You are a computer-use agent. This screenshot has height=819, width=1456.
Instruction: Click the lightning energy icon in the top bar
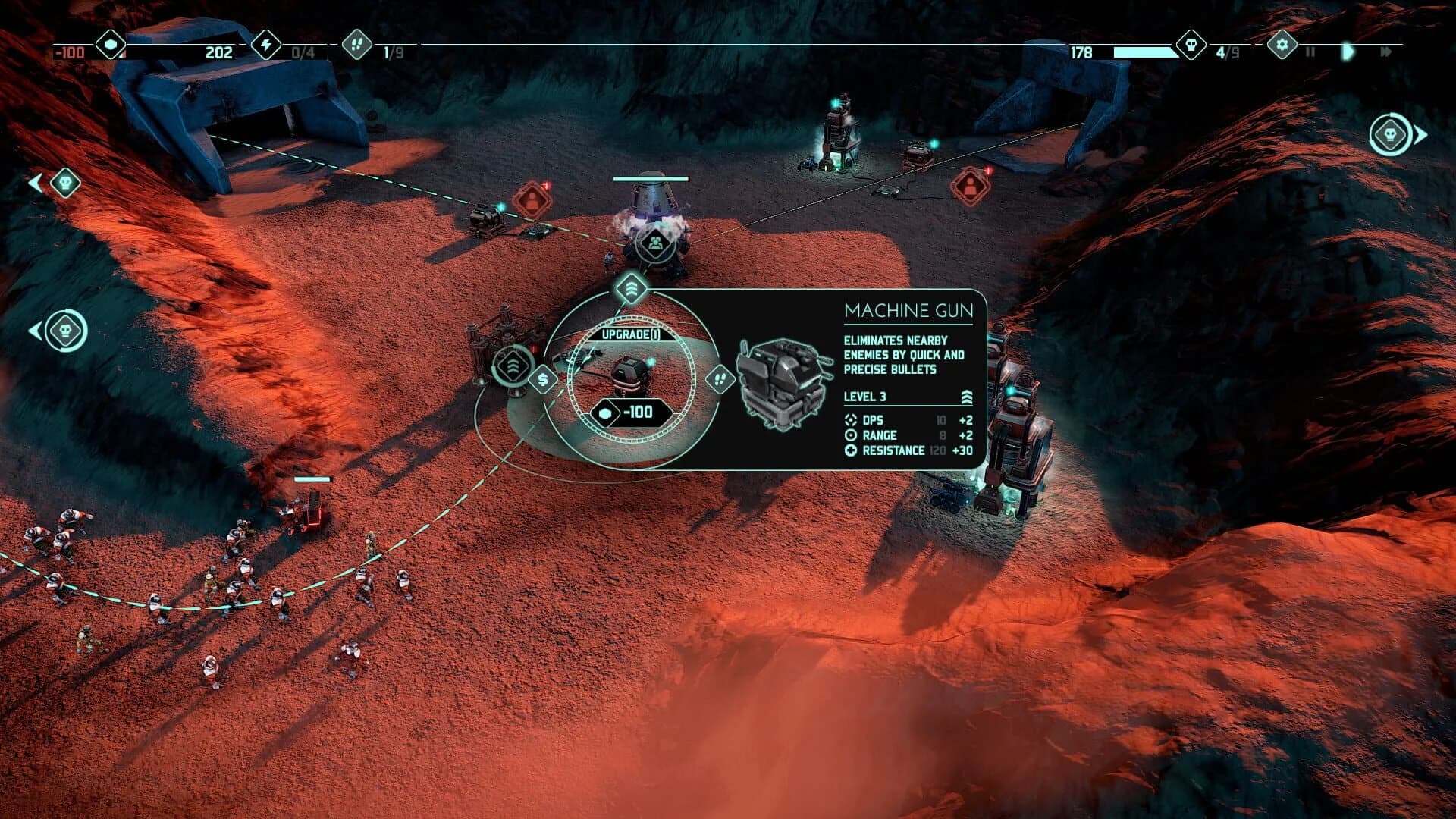point(265,45)
